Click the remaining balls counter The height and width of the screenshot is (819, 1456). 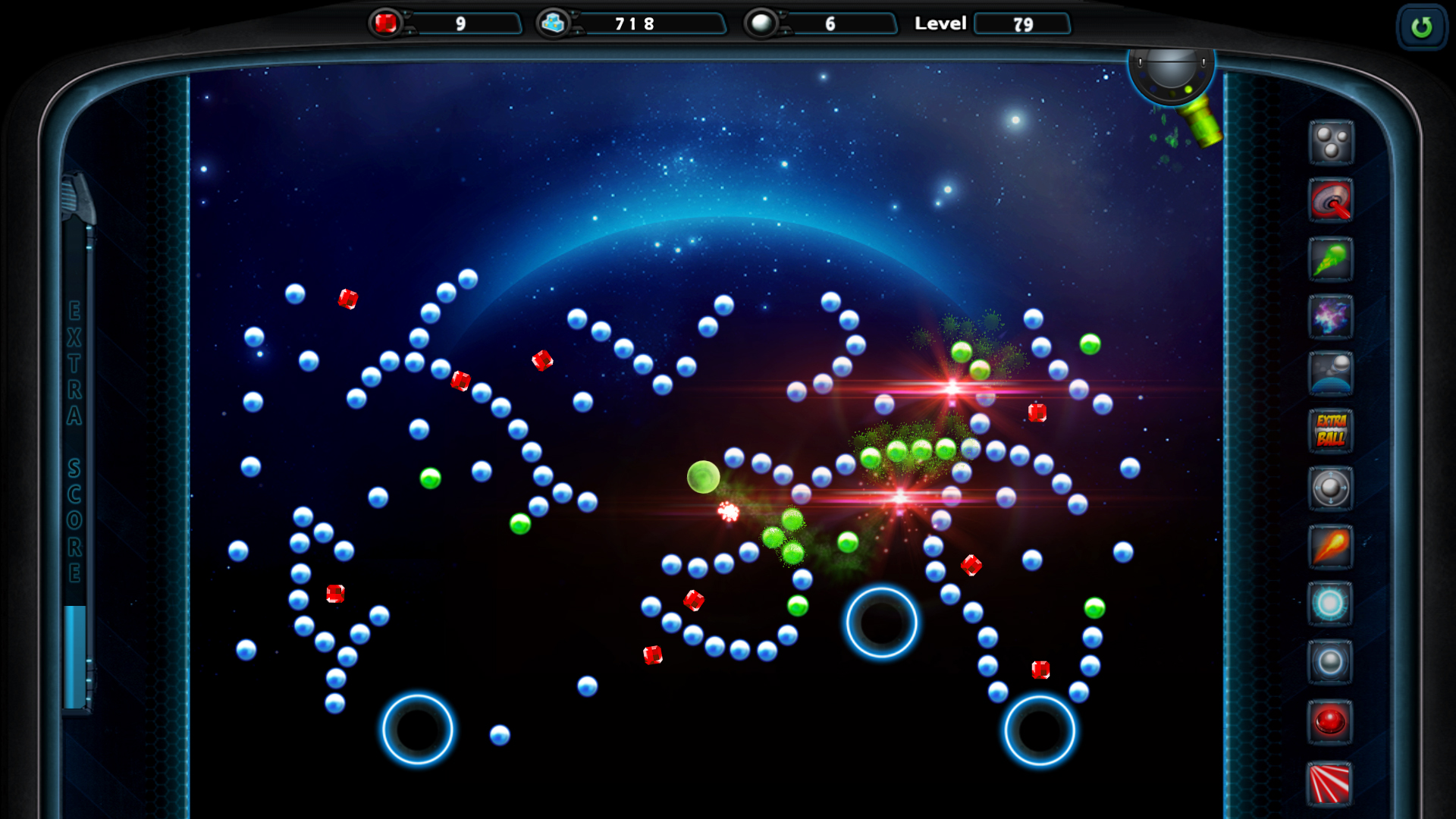tap(827, 24)
